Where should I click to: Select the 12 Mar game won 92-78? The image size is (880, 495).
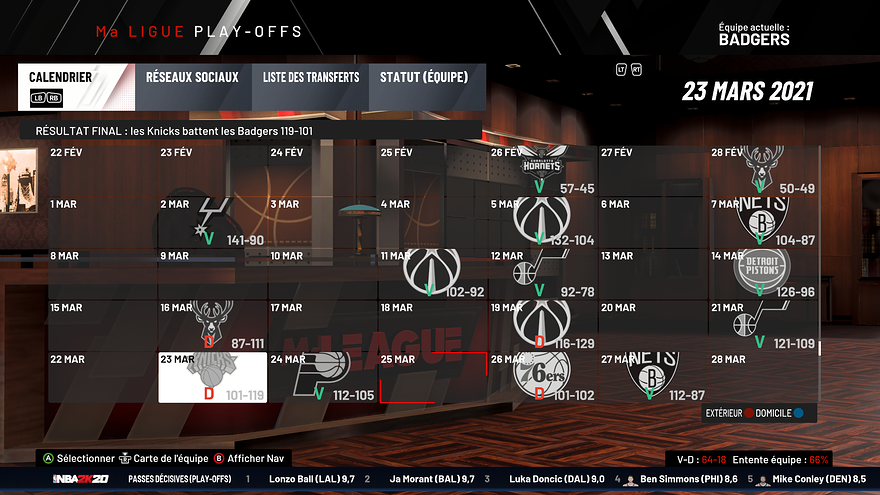pos(543,273)
